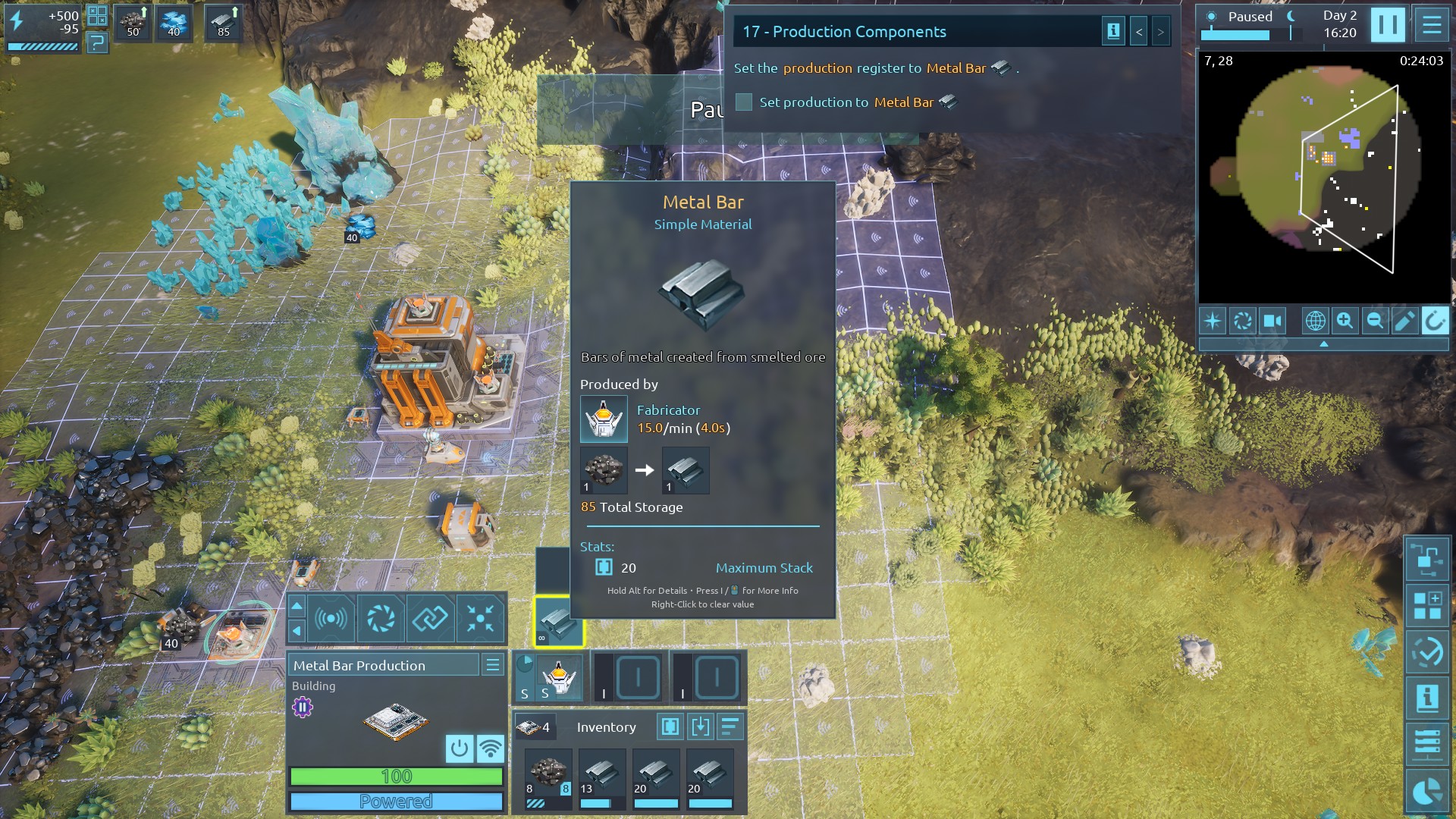The height and width of the screenshot is (819, 1456).
Task: Click the globe button under the minimap
Action: click(1315, 321)
